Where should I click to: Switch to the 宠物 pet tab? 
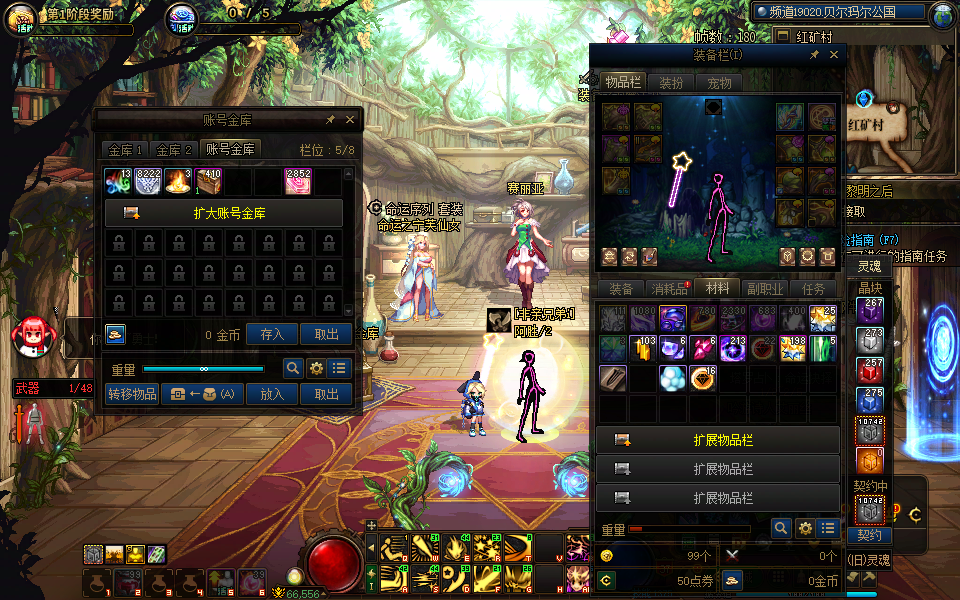coord(719,83)
